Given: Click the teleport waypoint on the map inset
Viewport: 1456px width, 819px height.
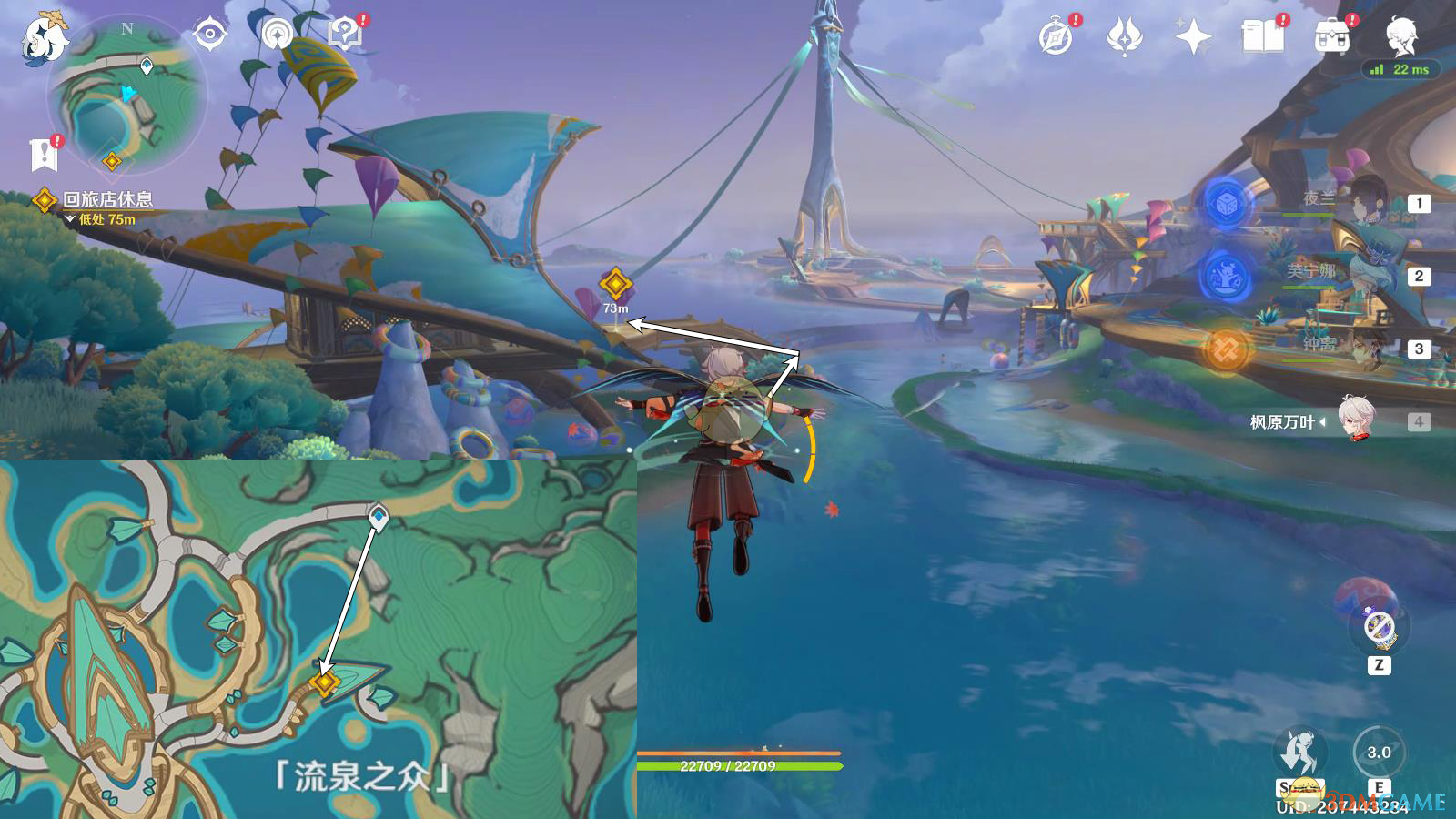Looking at the screenshot, I should pos(378,515).
